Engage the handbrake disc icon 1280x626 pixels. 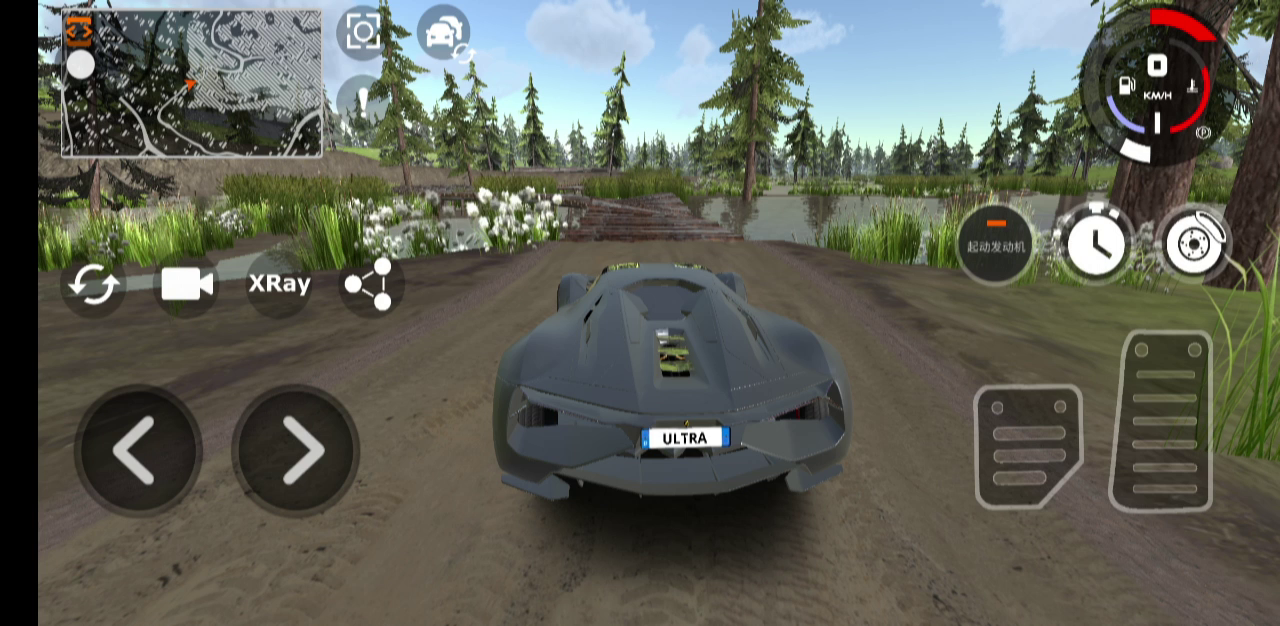1195,243
